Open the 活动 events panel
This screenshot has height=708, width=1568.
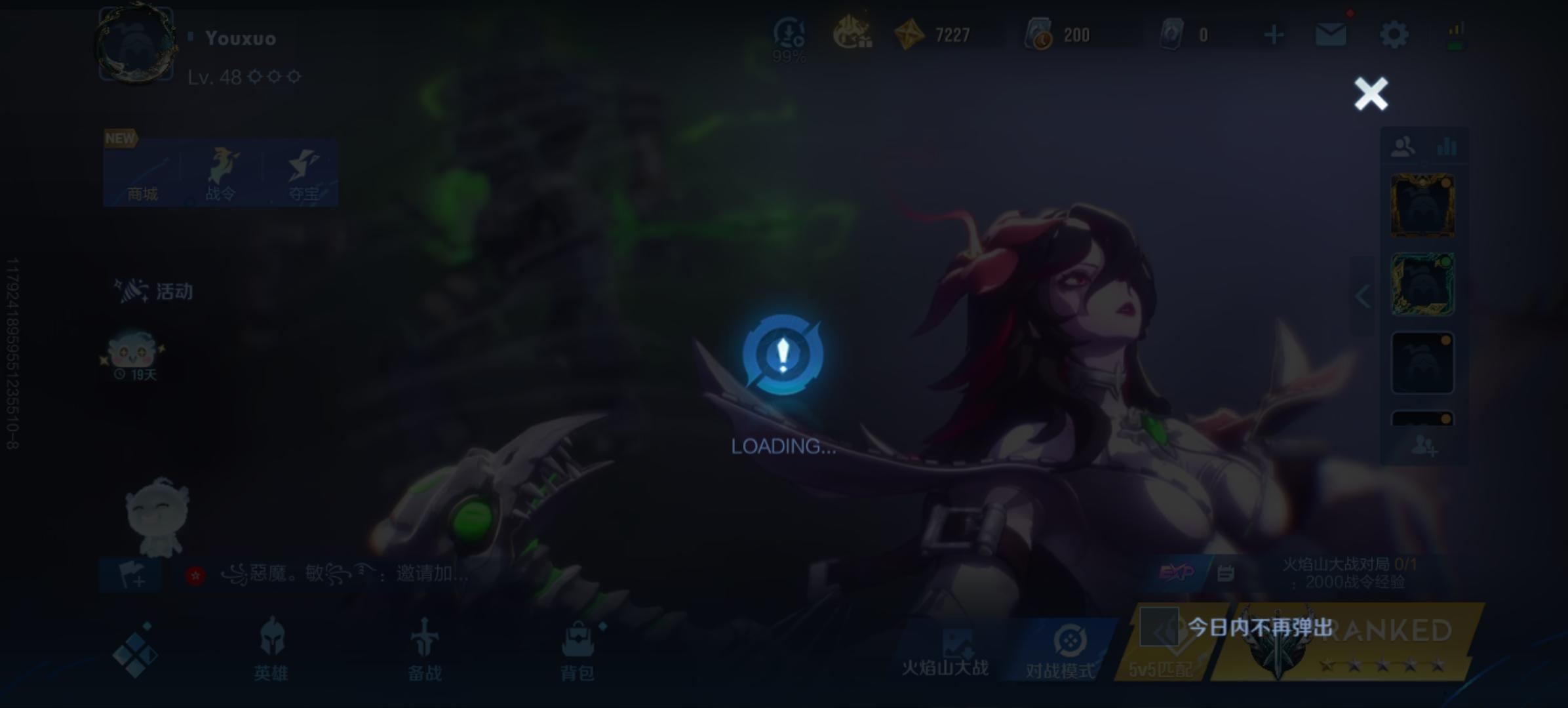click(x=154, y=291)
